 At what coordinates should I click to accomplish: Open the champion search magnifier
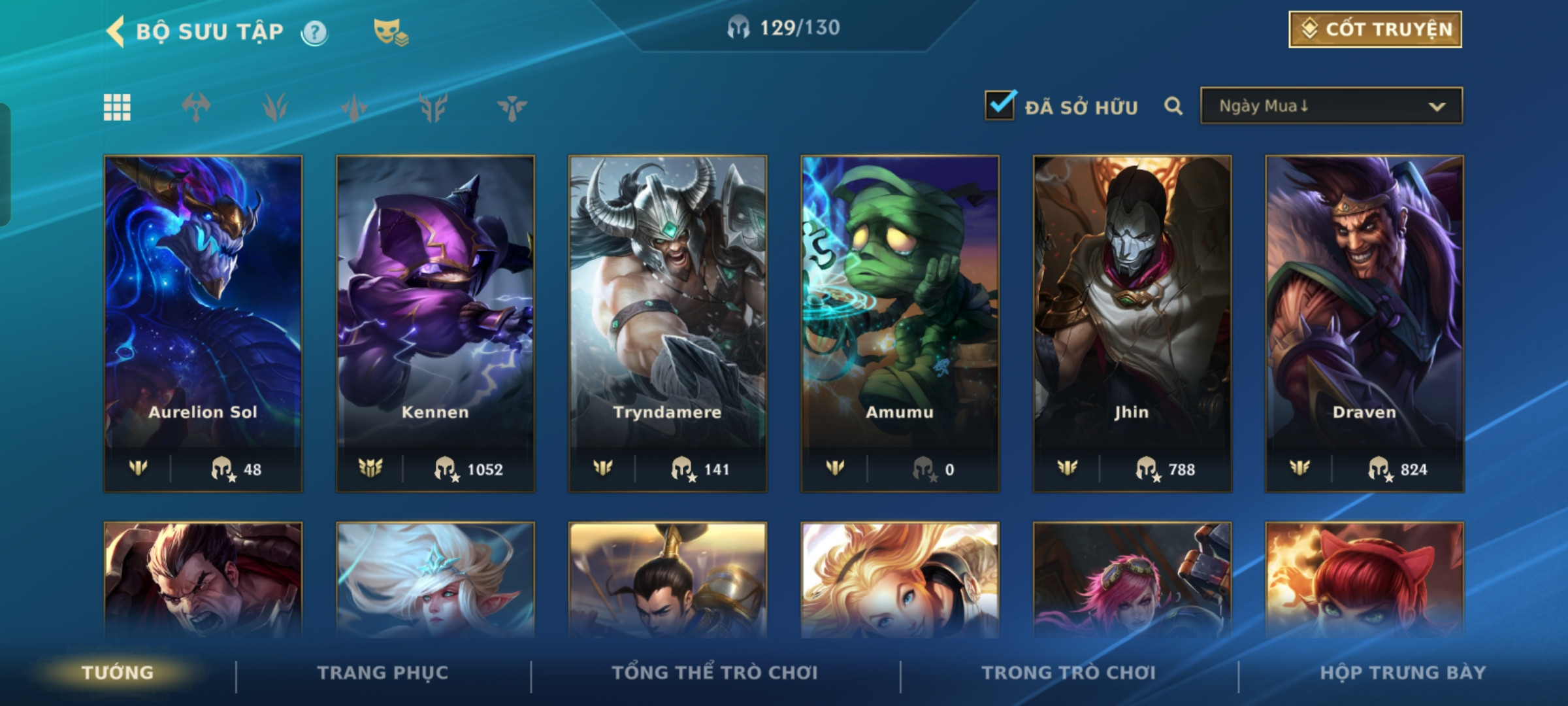(x=1173, y=106)
